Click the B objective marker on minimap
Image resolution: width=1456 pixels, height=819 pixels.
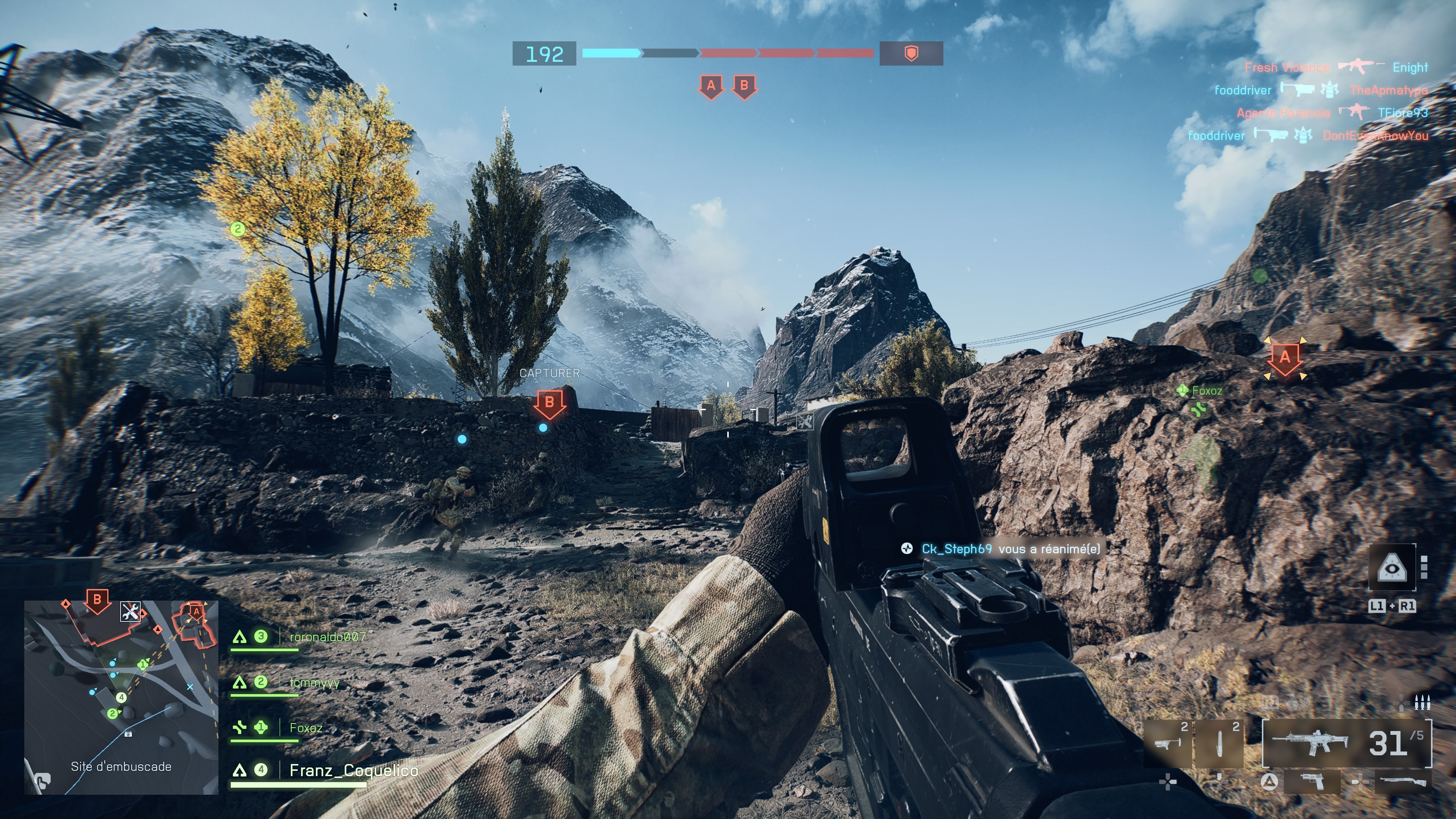coord(97,600)
